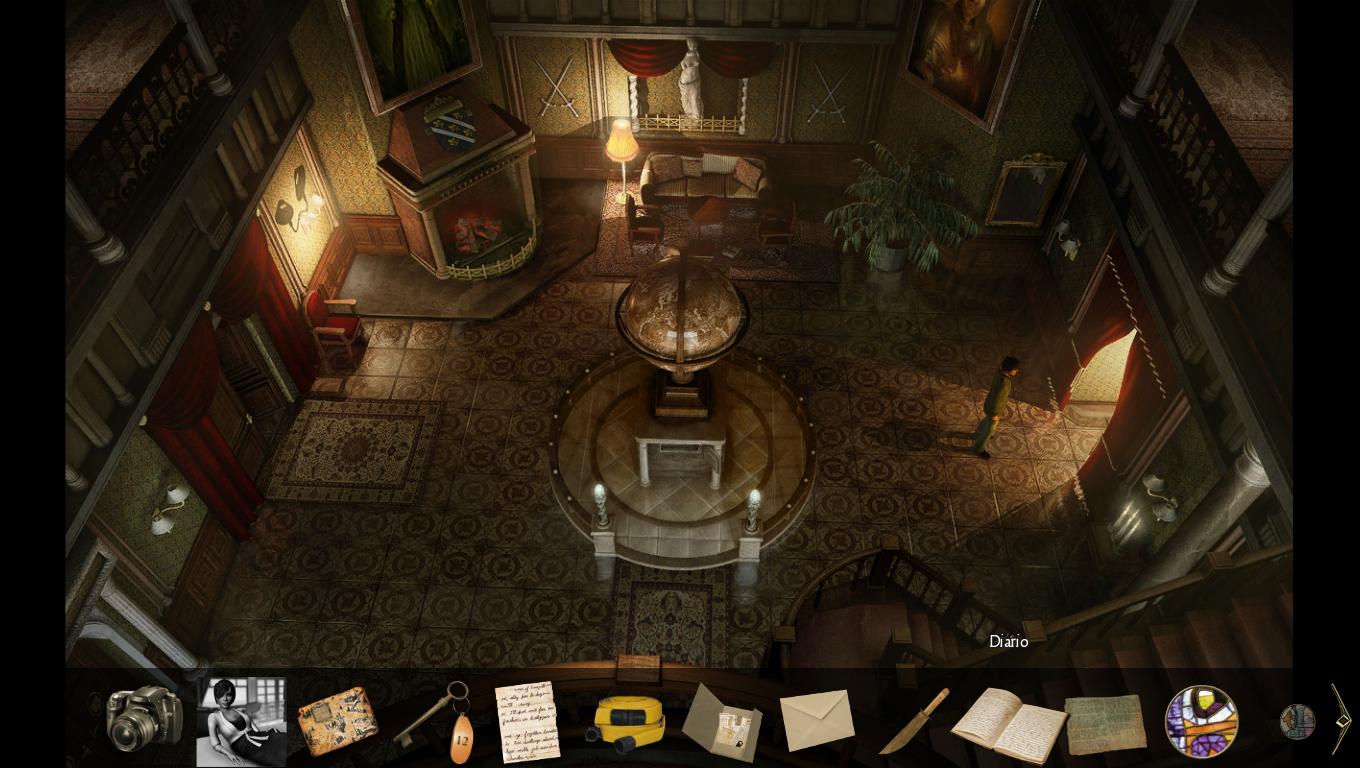Open the grey document folder

pos(722,722)
